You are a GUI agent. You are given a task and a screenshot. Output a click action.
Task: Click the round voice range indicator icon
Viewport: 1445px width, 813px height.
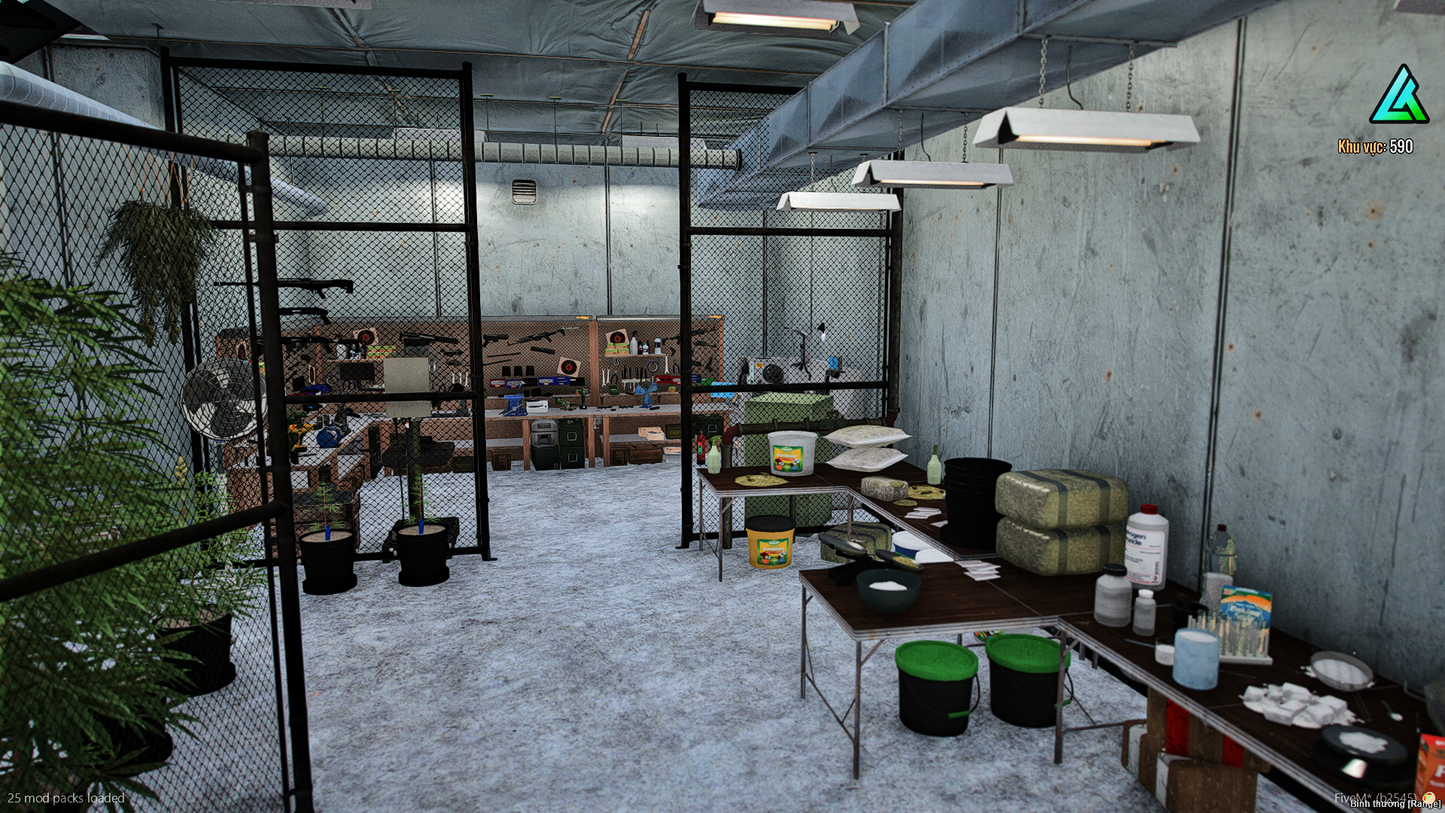1428,797
